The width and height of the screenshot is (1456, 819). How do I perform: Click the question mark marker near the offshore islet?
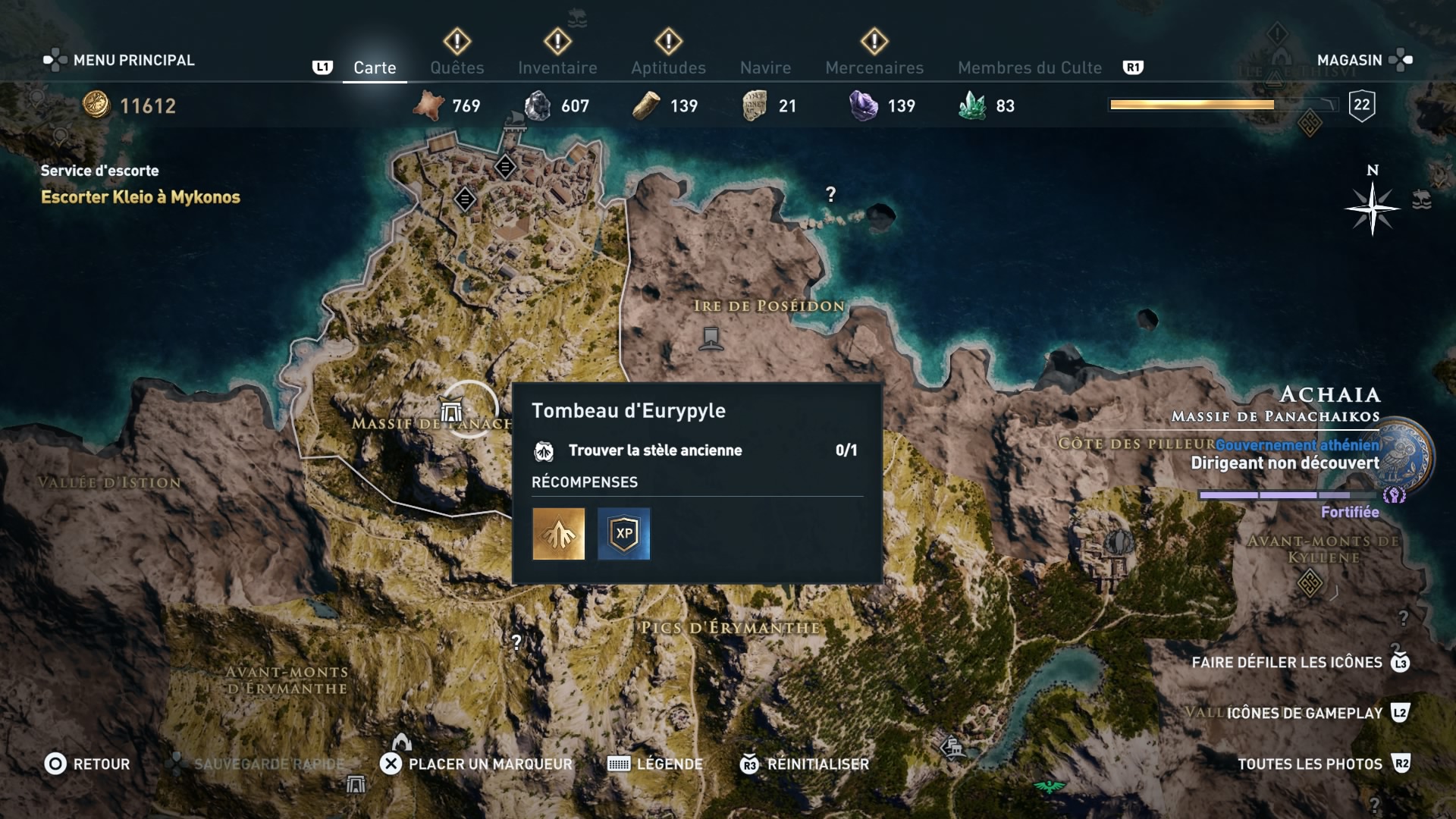[830, 195]
